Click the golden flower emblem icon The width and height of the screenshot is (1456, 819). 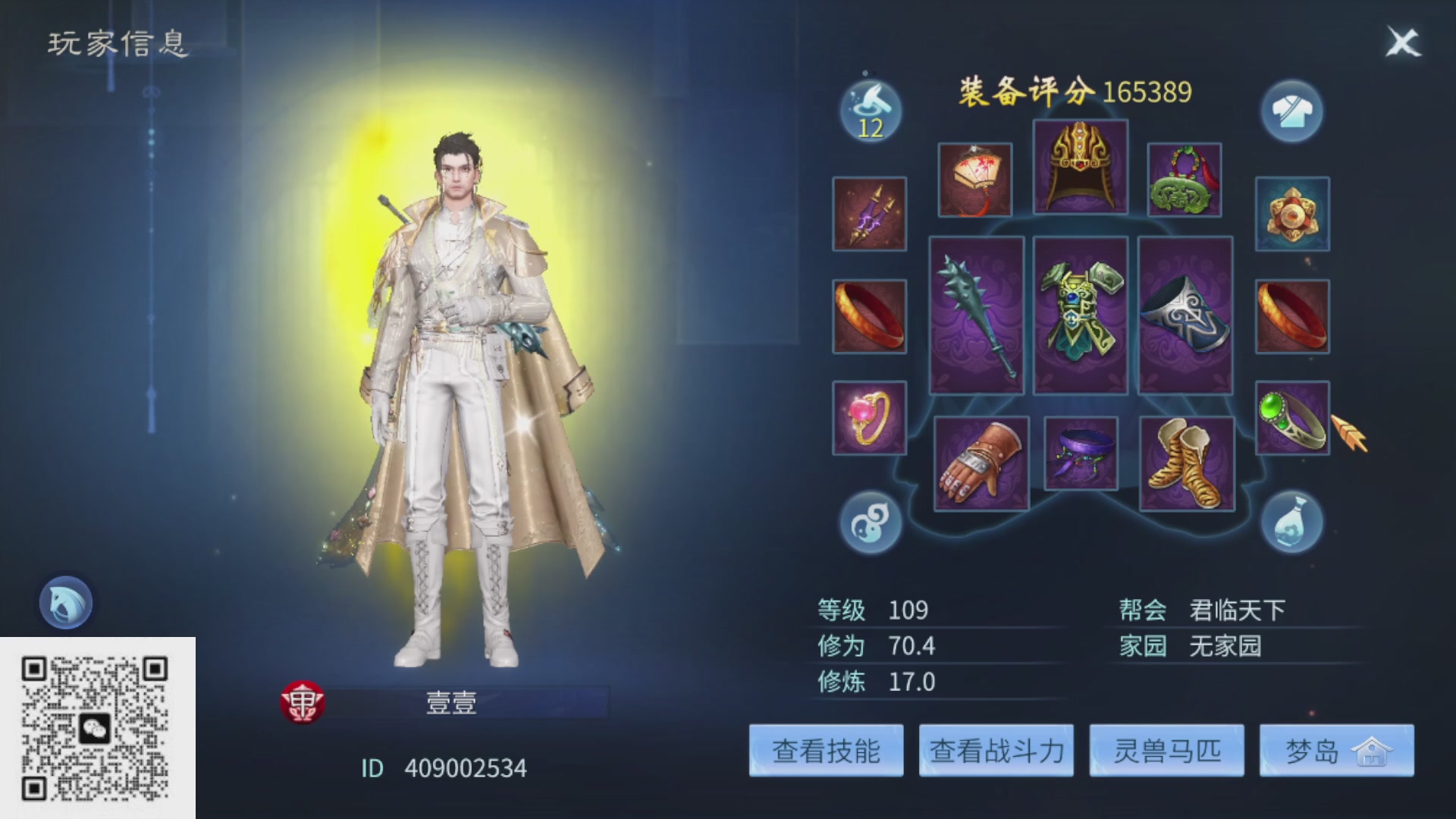point(1293,215)
